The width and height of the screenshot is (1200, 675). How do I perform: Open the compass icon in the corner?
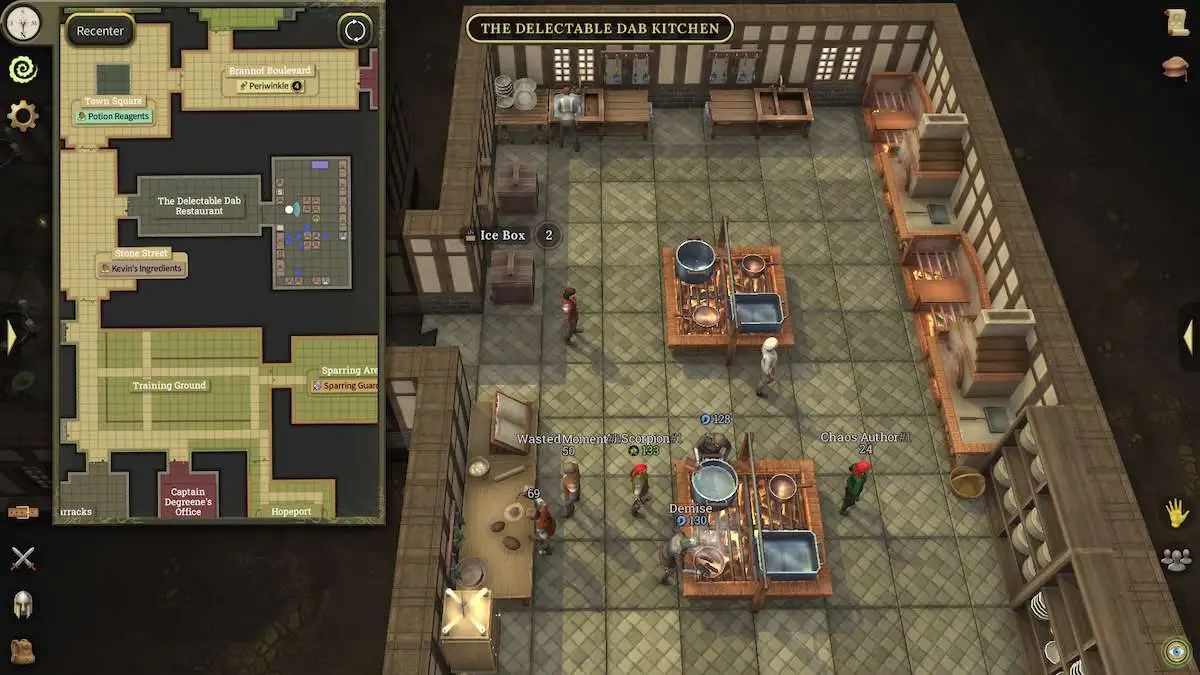[22, 20]
